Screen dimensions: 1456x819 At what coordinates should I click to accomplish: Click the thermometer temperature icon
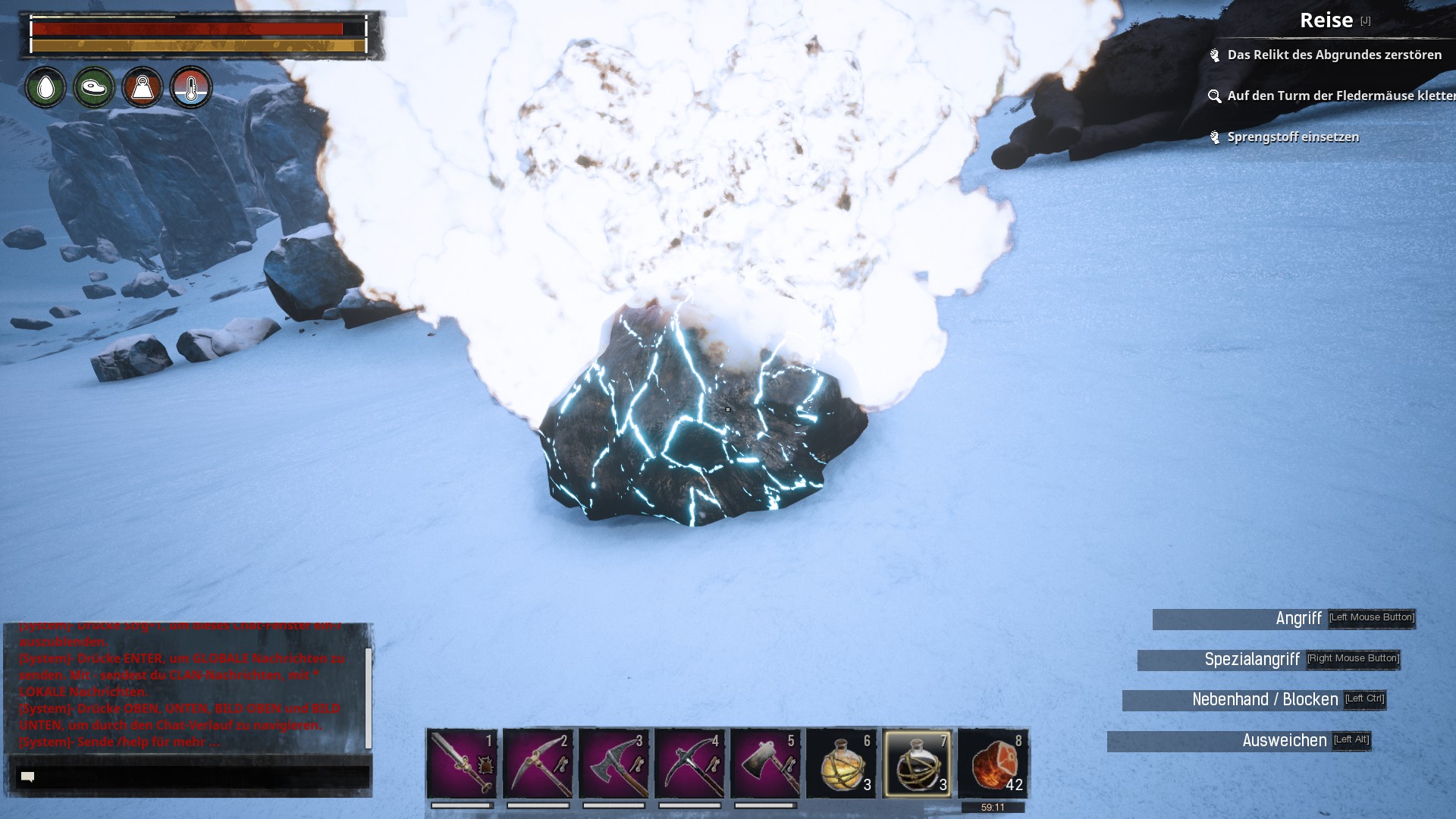pyautogui.click(x=191, y=88)
